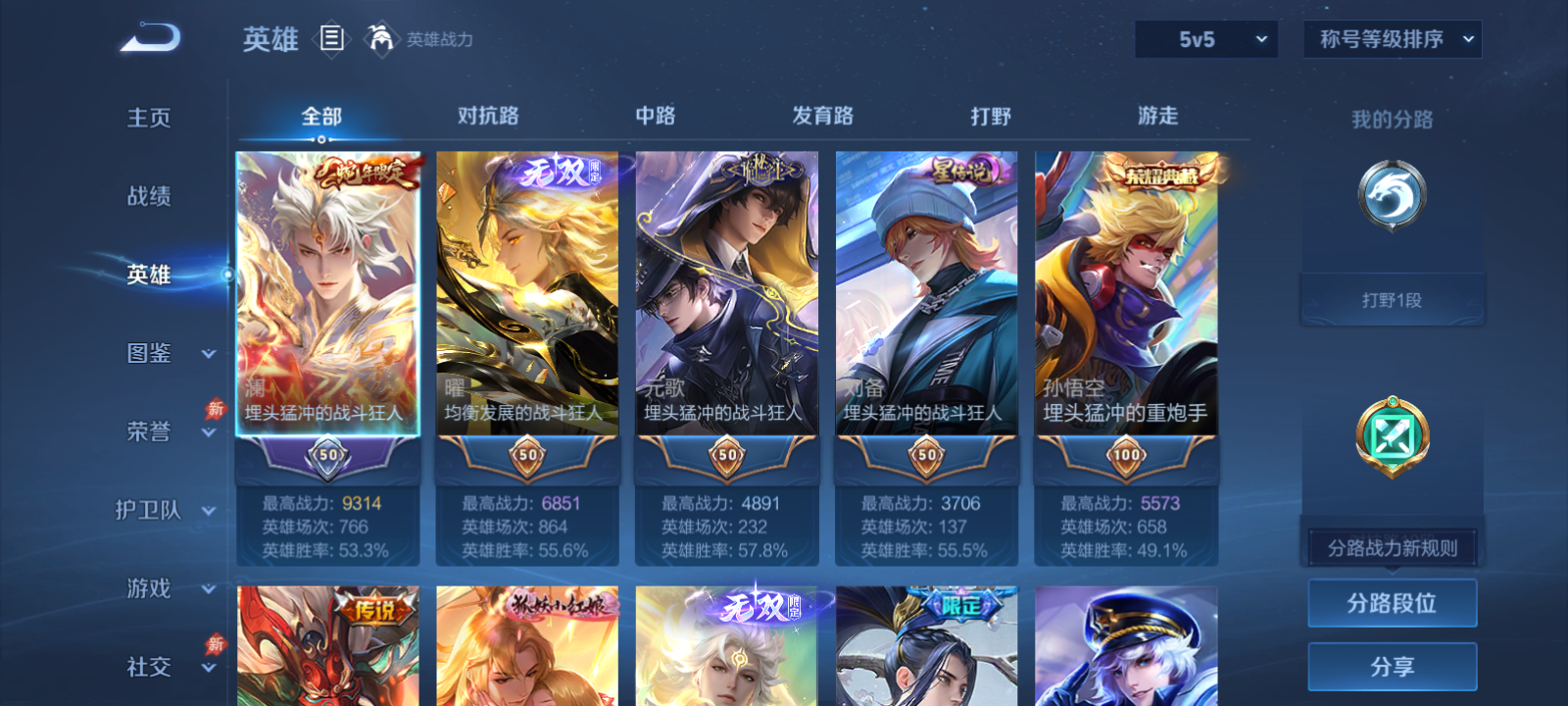Open the 分路战力新规则 rules link
This screenshot has height=706, width=1568.
point(1393,547)
